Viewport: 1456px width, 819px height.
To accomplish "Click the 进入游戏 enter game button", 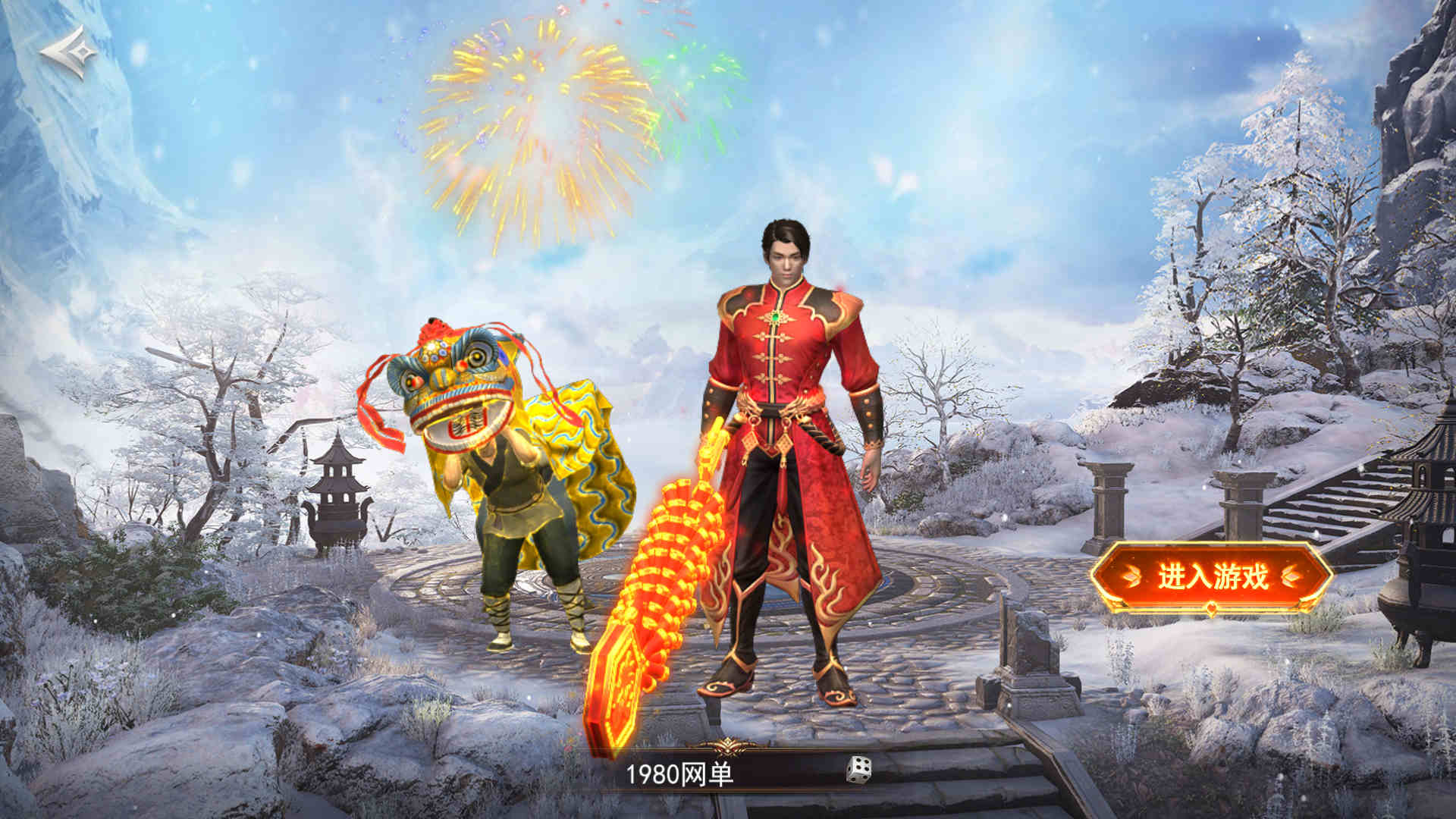I will point(1211,577).
